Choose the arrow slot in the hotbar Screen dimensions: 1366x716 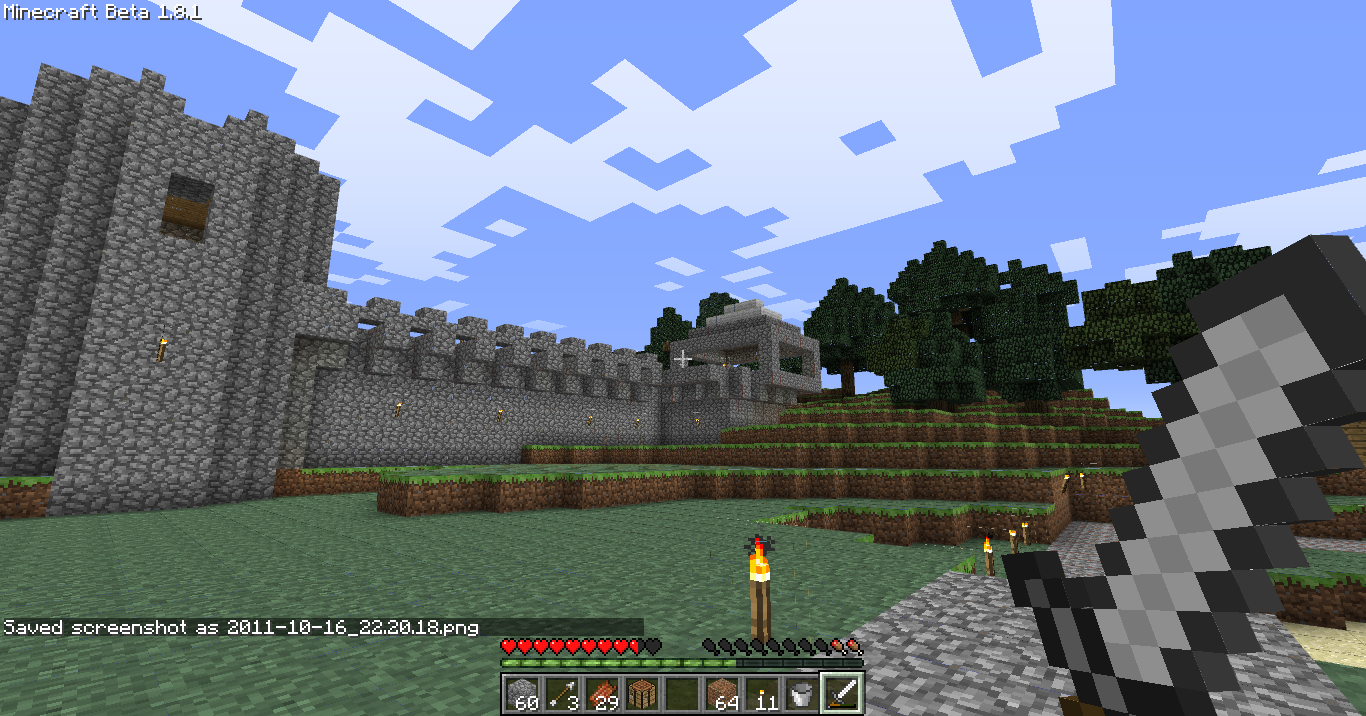coord(562,692)
